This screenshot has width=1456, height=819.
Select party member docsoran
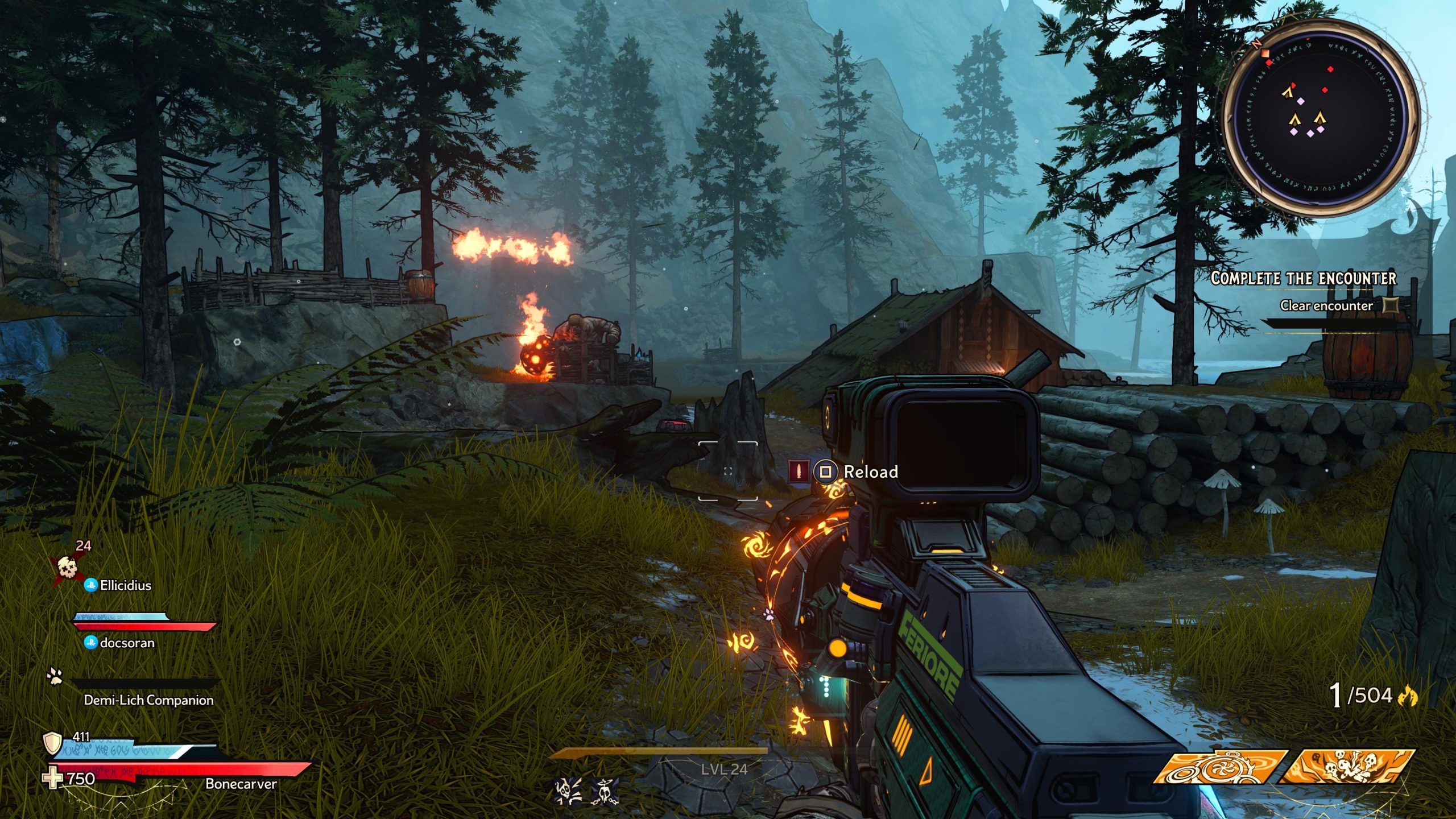coord(127,643)
